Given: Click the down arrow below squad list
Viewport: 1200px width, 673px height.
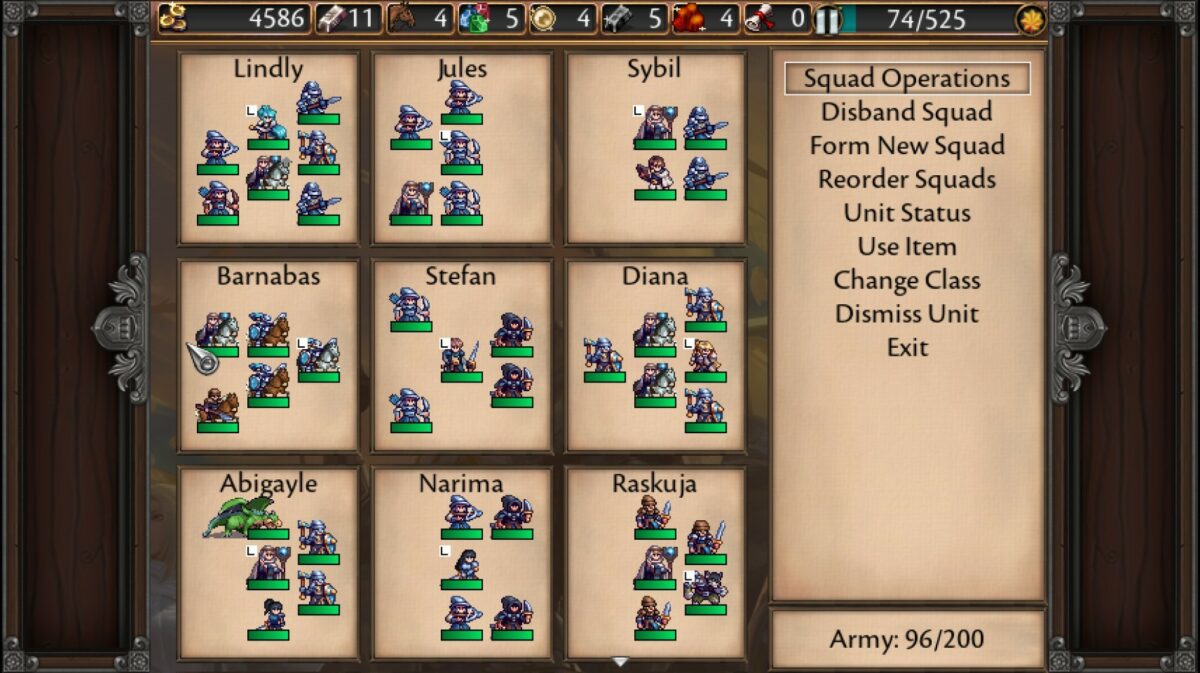Looking at the screenshot, I should coord(620,662).
